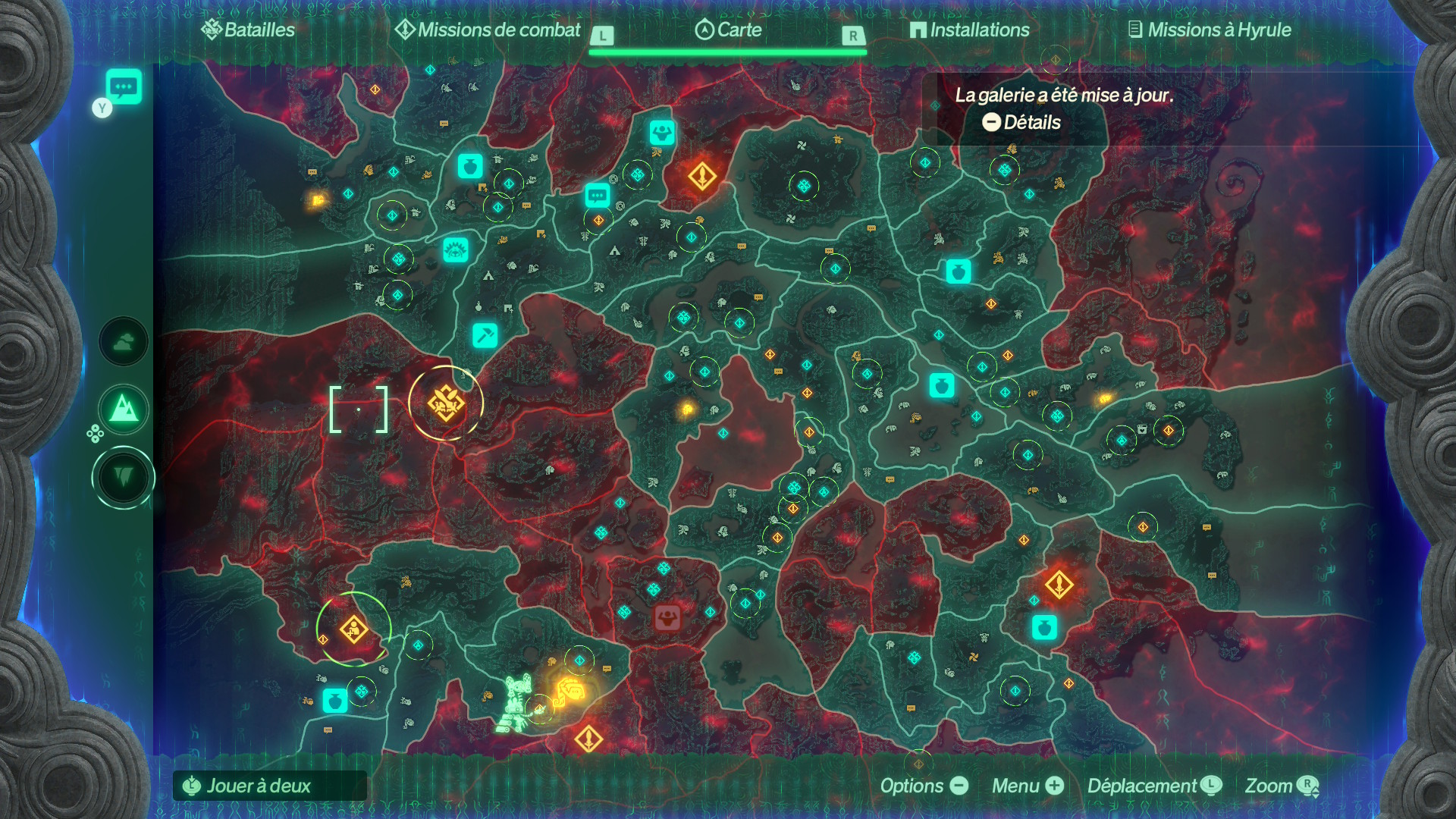1456x819 pixels.
Task: Select the circled orange character mission marker
Action: pyautogui.click(x=354, y=629)
